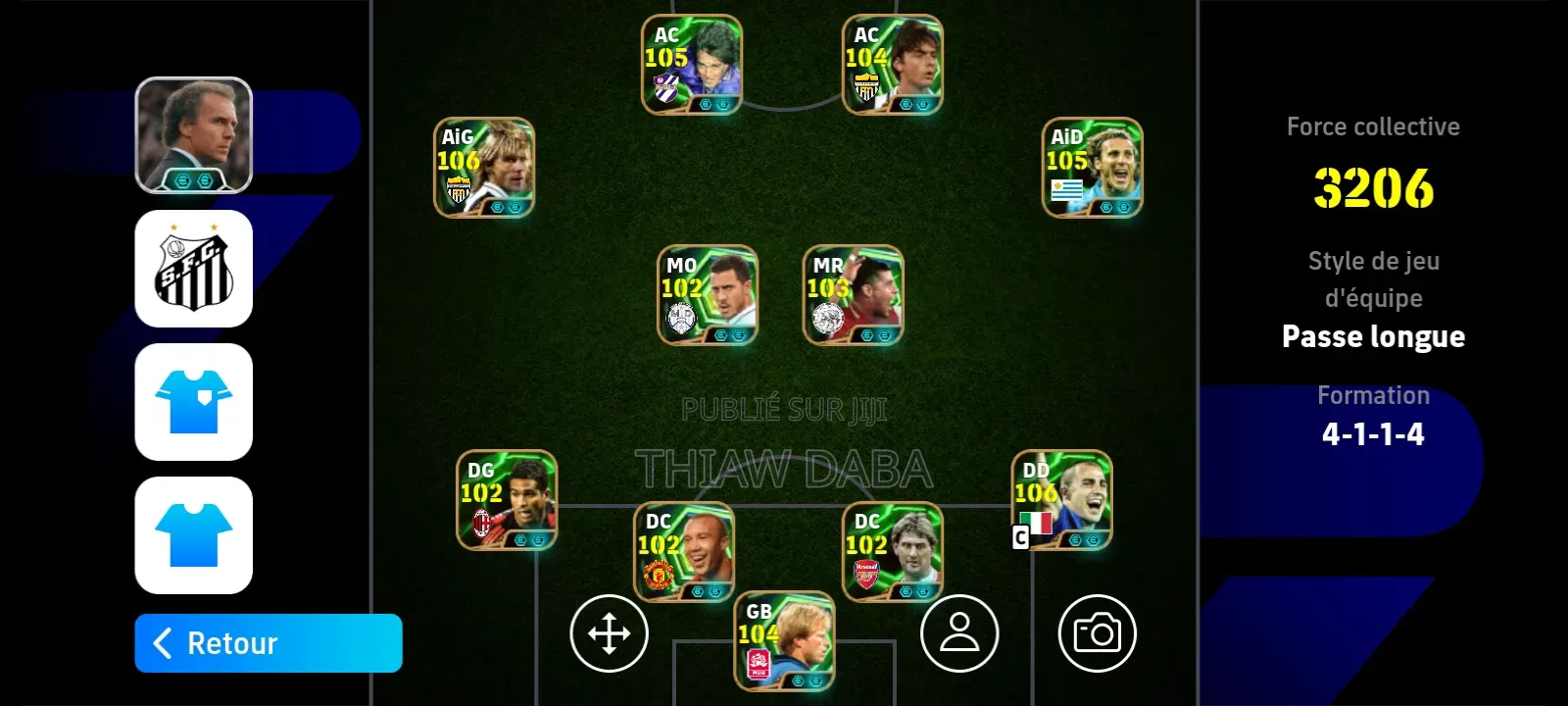Image resolution: width=1568 pixels, height=706 pixels.
Task: Click the Force collective 3206 rating
Action: 1372,189
